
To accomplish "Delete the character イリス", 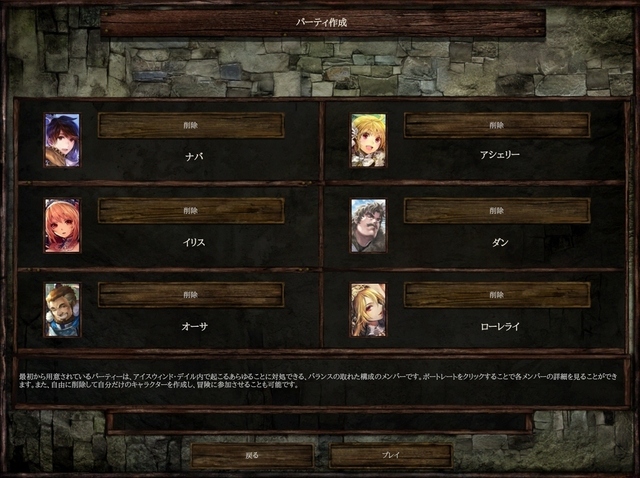I will (x=191, y=210).
